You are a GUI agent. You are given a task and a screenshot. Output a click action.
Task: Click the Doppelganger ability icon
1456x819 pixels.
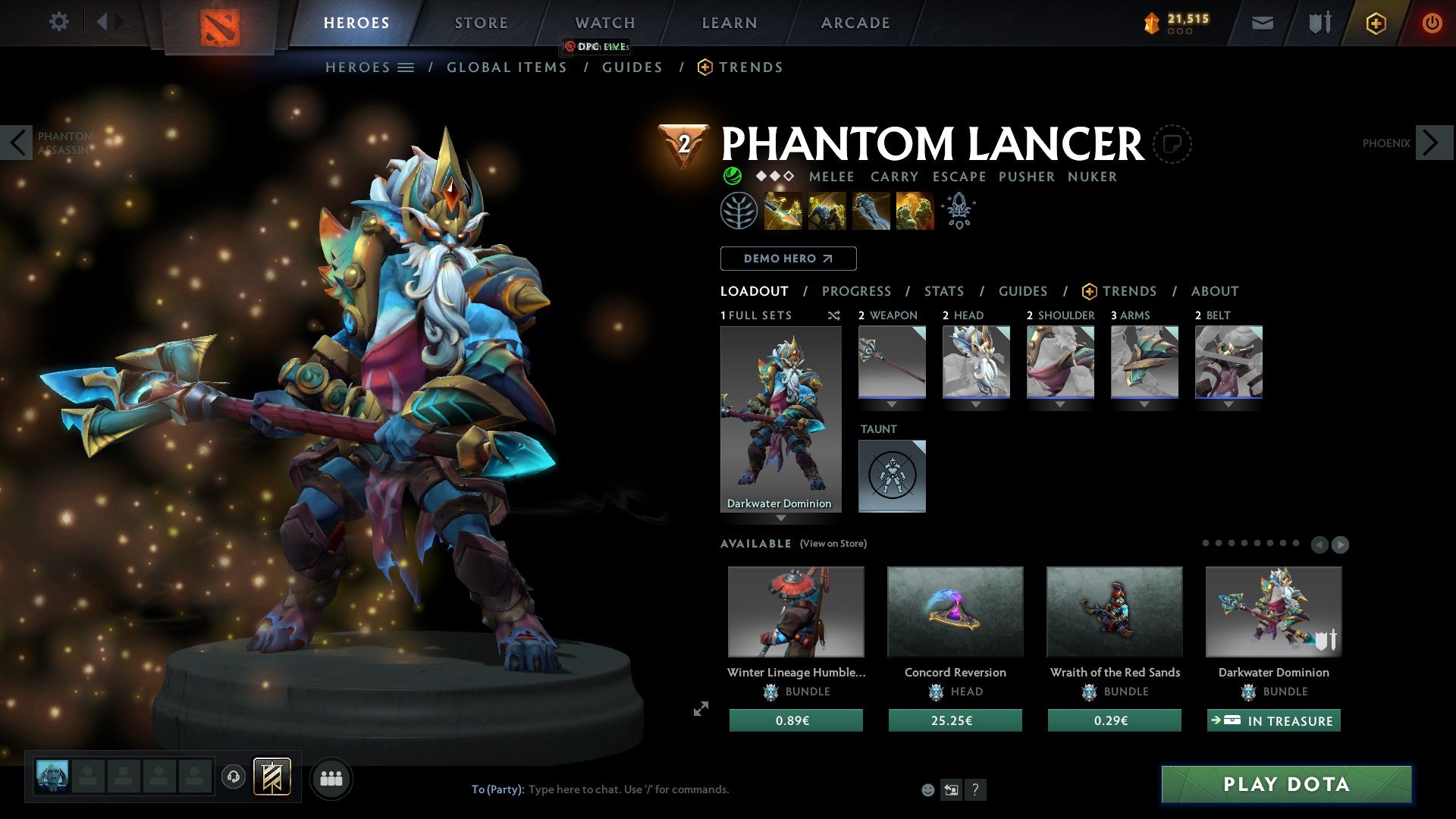click(x=827, y=211)
